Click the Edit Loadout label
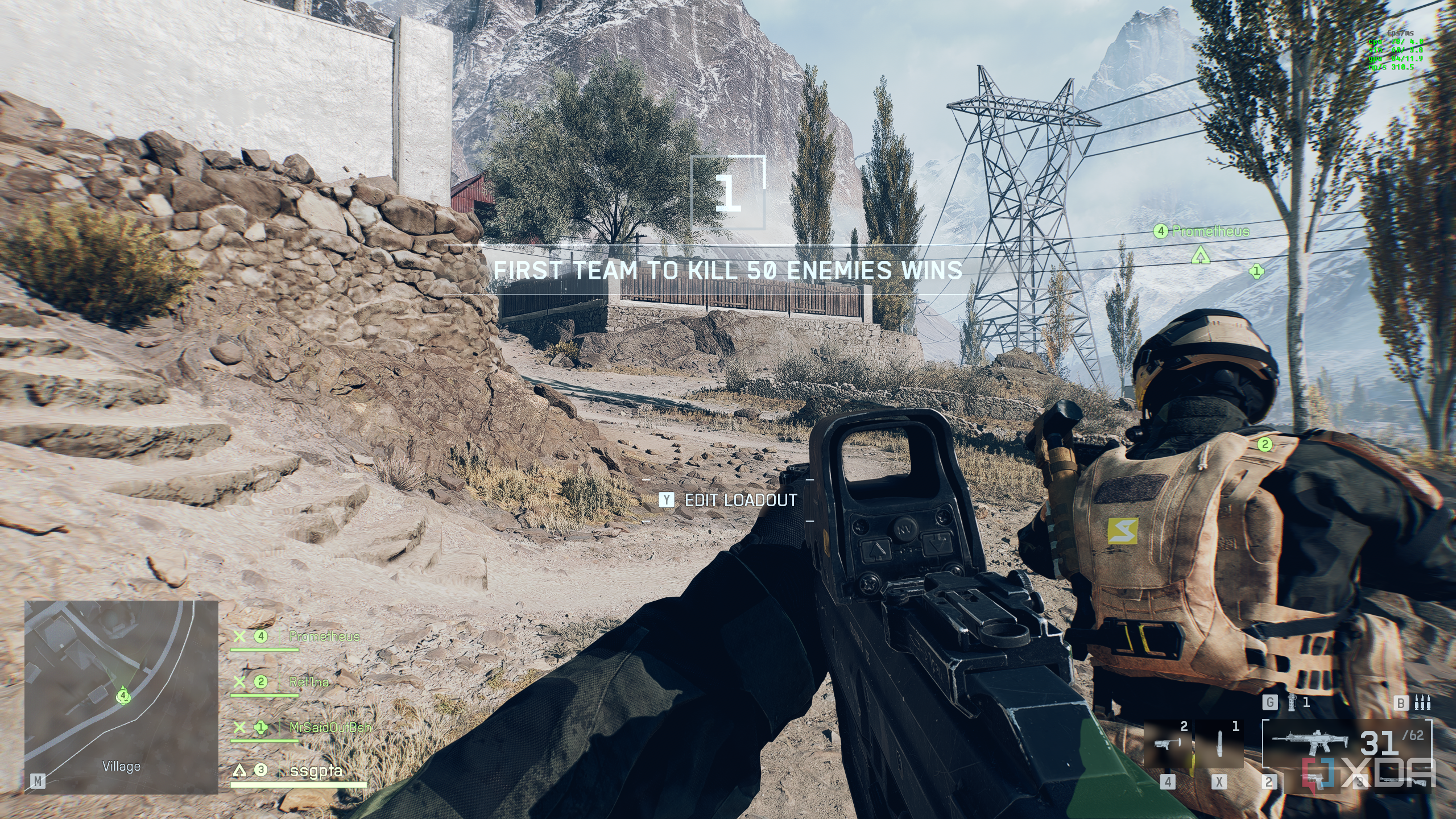Screen dimensions: 1456x819 tap(741, 500)
